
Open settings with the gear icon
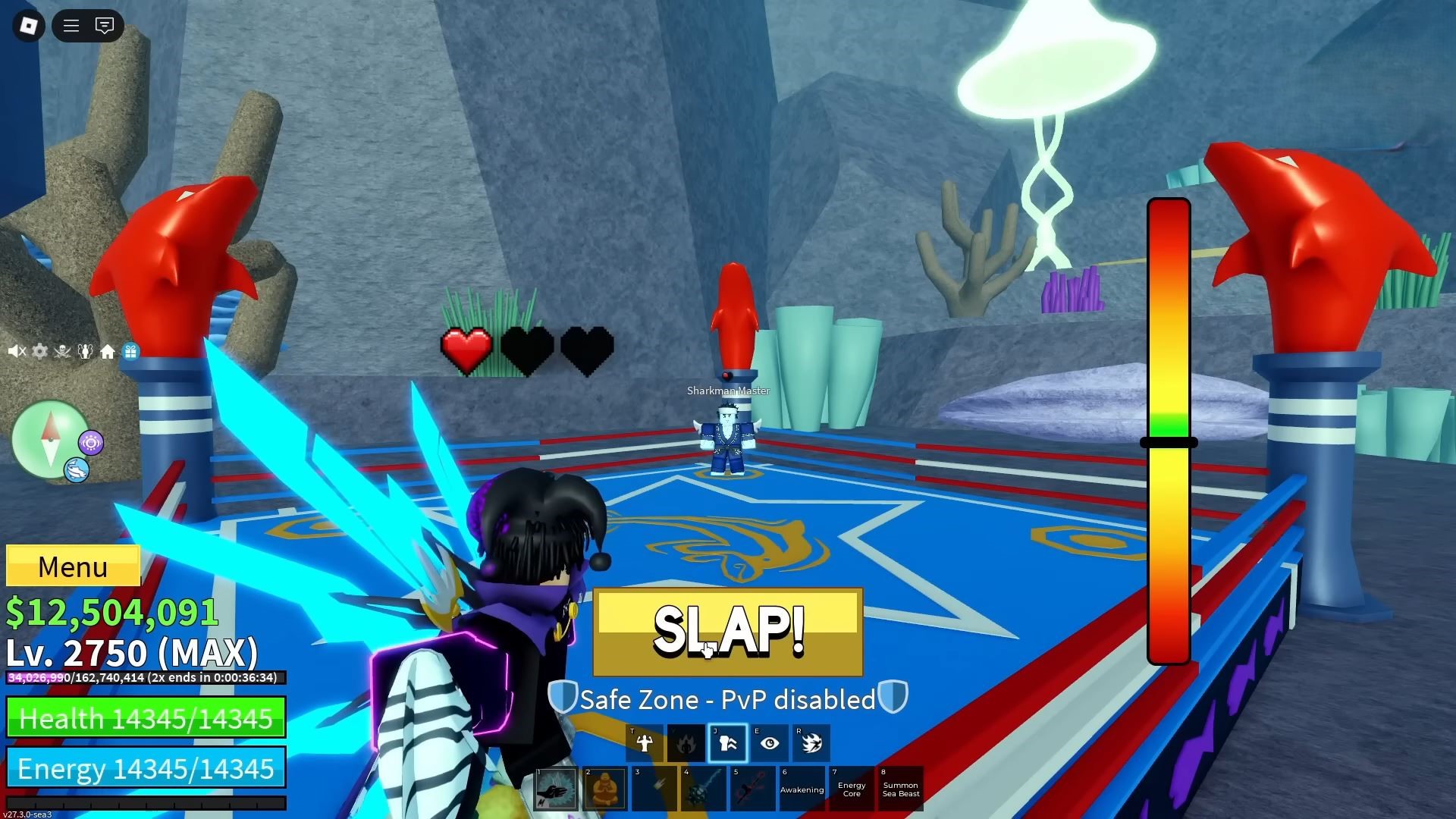click(39, 351)
